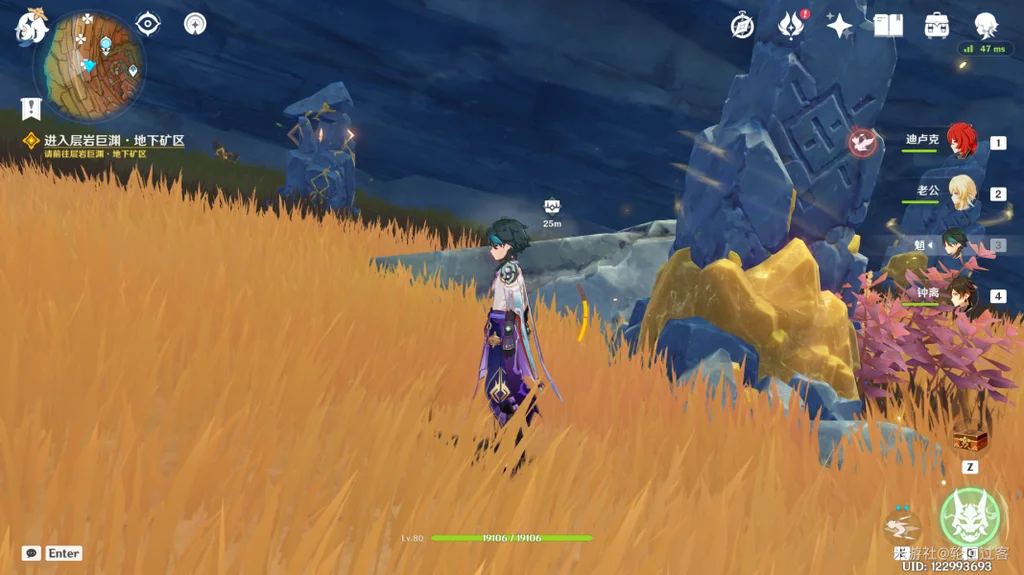Use the treasure chest gadget
Image resolution: width=1024 pixels, height=575 pixels.
(x=969, y=440)
